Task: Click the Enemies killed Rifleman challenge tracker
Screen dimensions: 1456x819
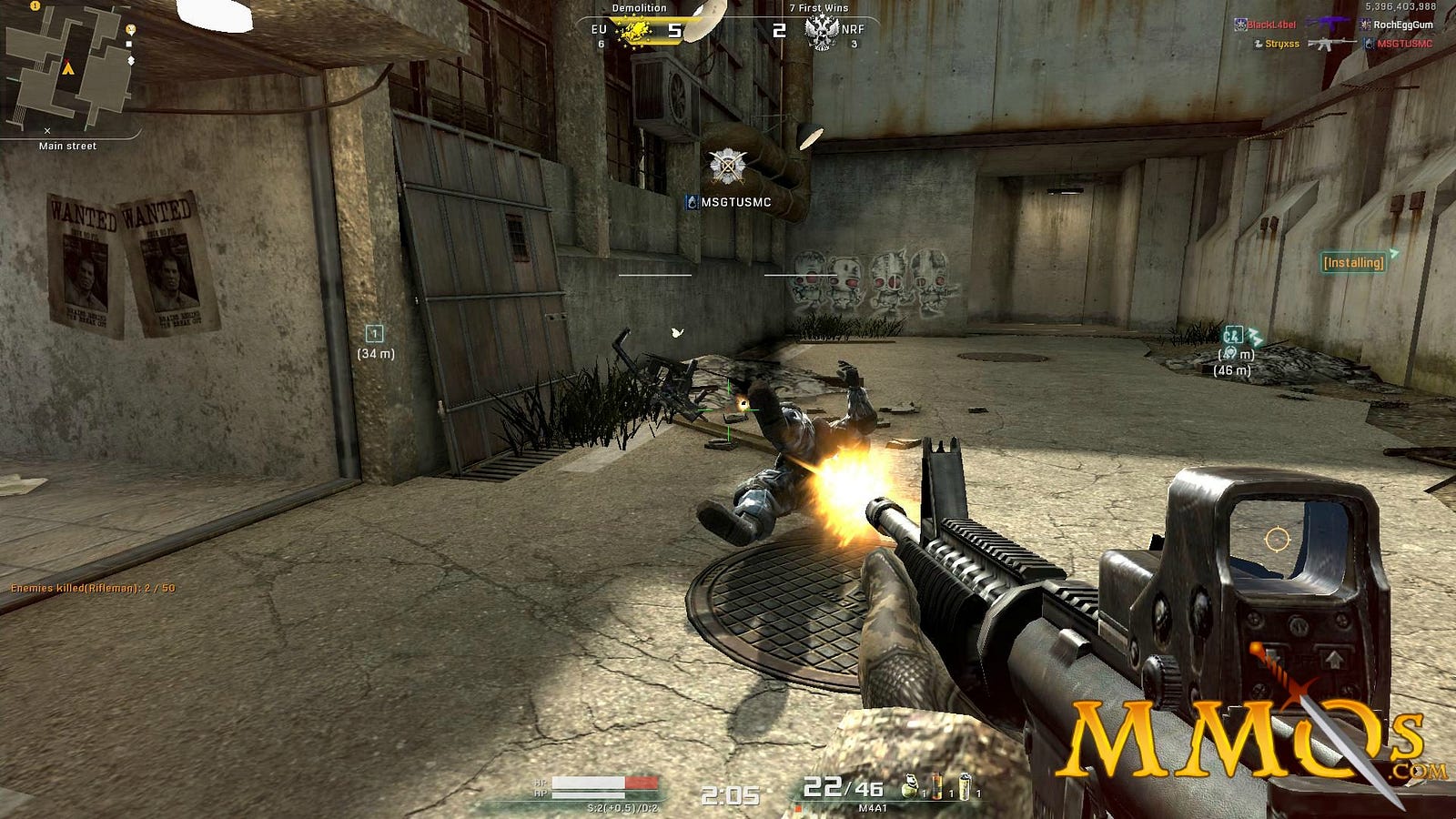Action: pos(93,588)
